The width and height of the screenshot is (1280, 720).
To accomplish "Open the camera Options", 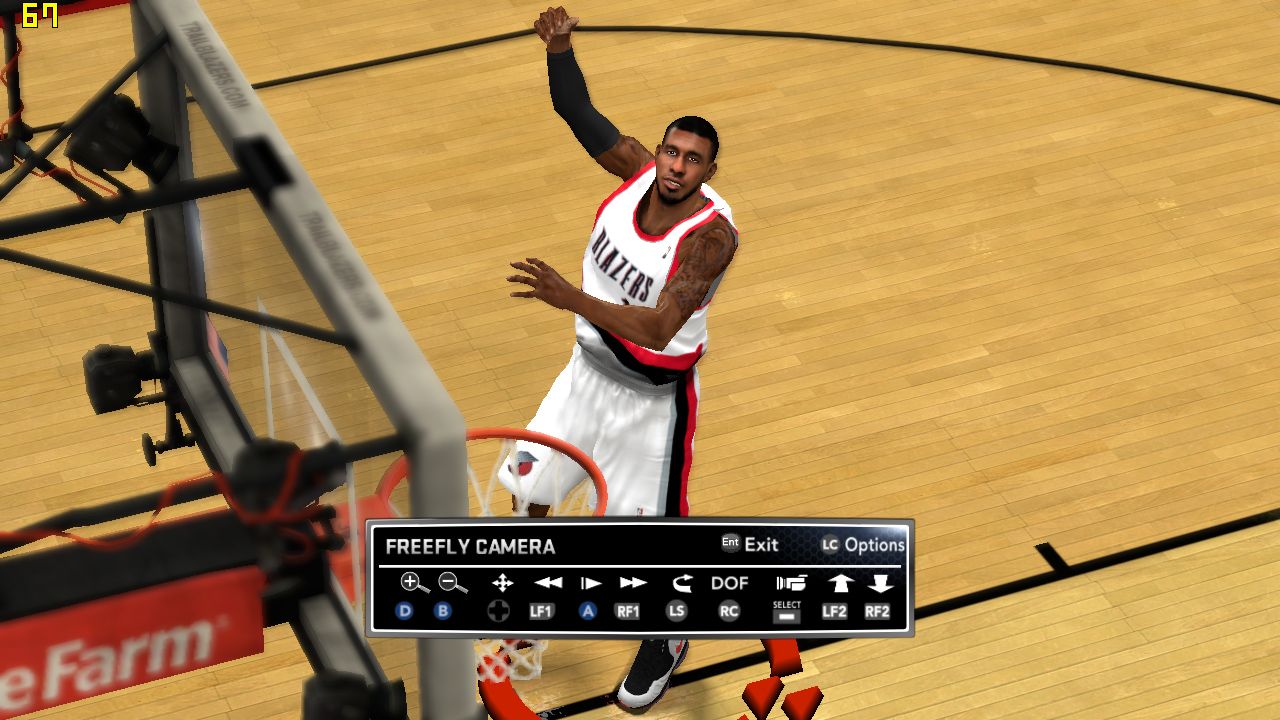I will pyautogui.click(x=863, y=545).
